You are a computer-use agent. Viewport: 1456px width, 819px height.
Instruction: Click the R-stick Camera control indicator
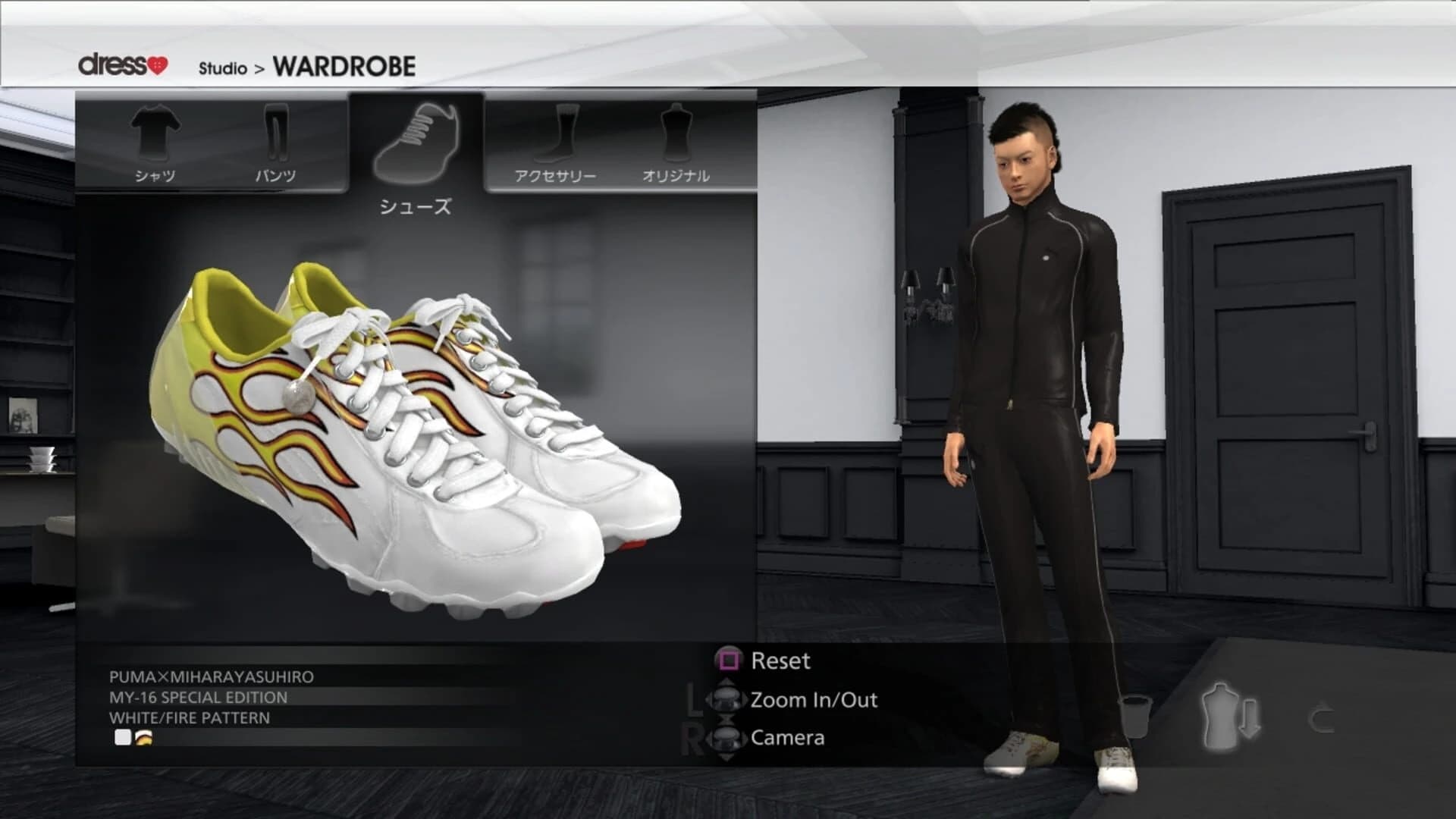728,739
